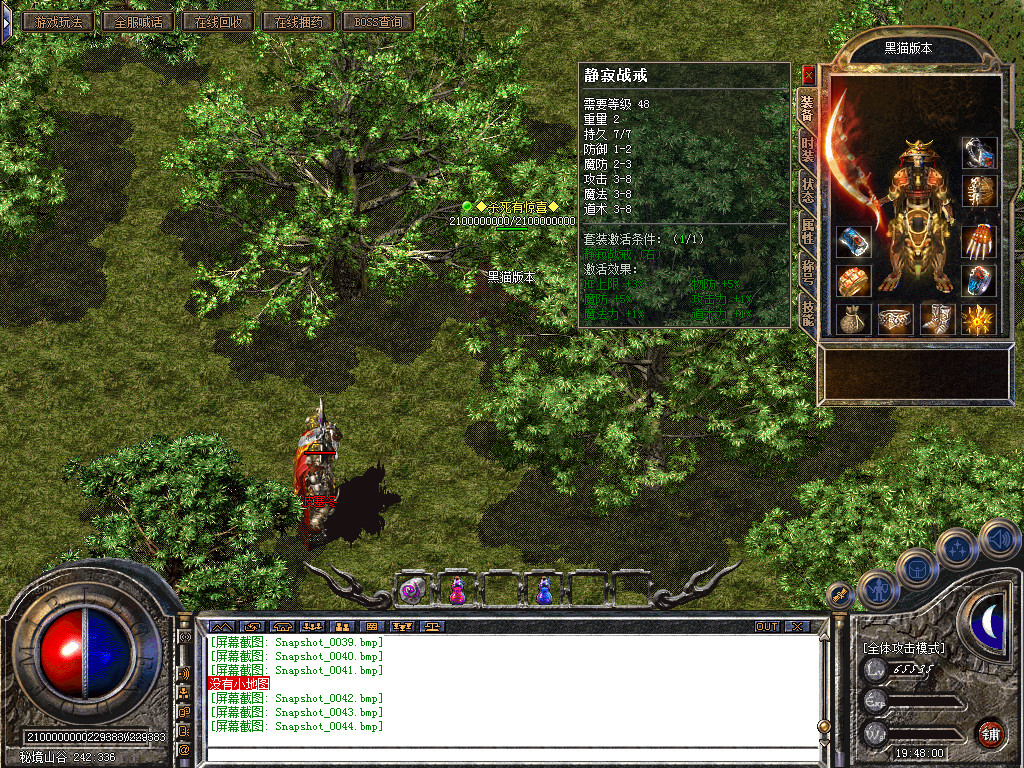
Task: Use the purple scroll hotbar item
Action: 413,590
